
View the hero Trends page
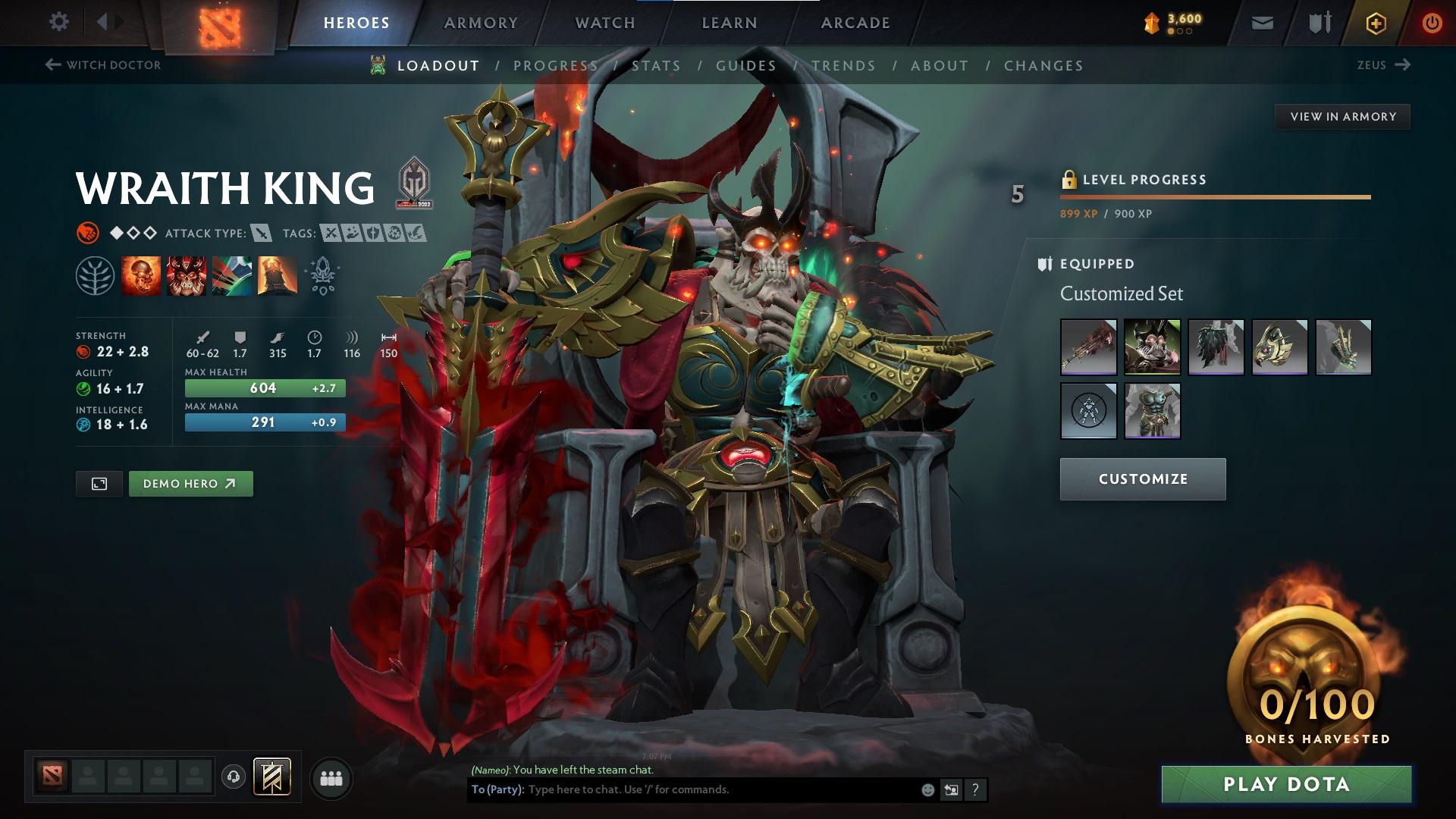point(843,66)
